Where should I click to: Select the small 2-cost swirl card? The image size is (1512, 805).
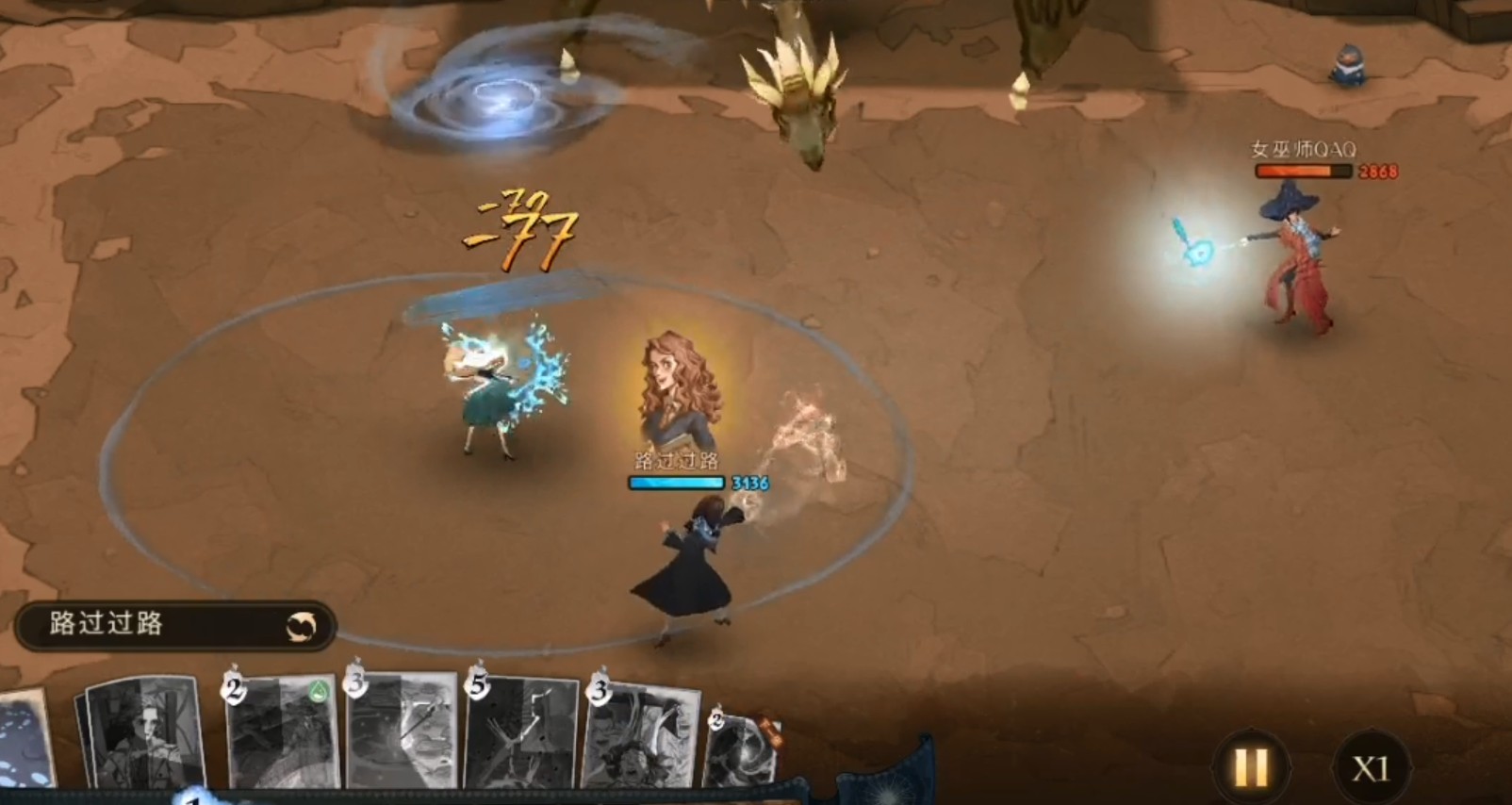[745, 747]
